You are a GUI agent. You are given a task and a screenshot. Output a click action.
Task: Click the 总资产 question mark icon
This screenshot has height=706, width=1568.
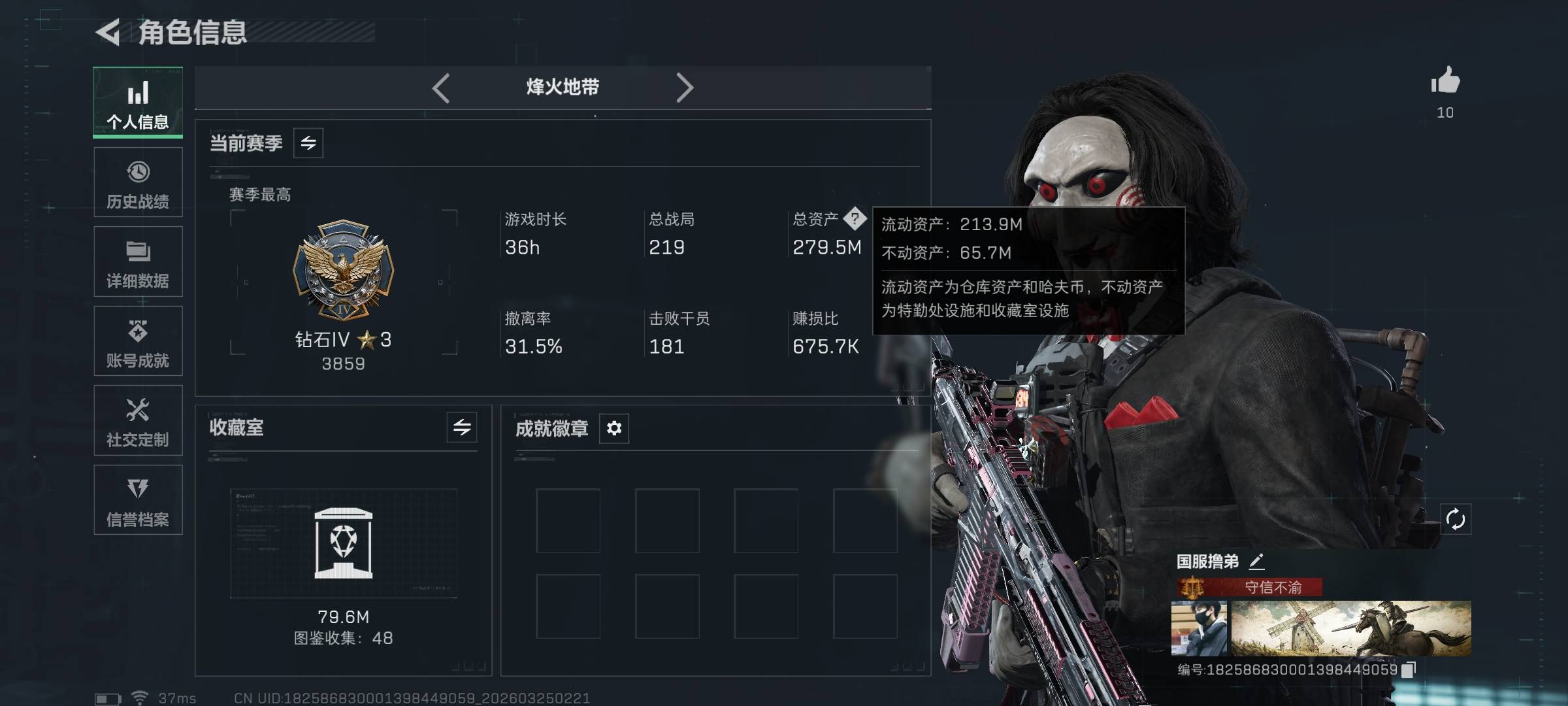click(855, 218)
